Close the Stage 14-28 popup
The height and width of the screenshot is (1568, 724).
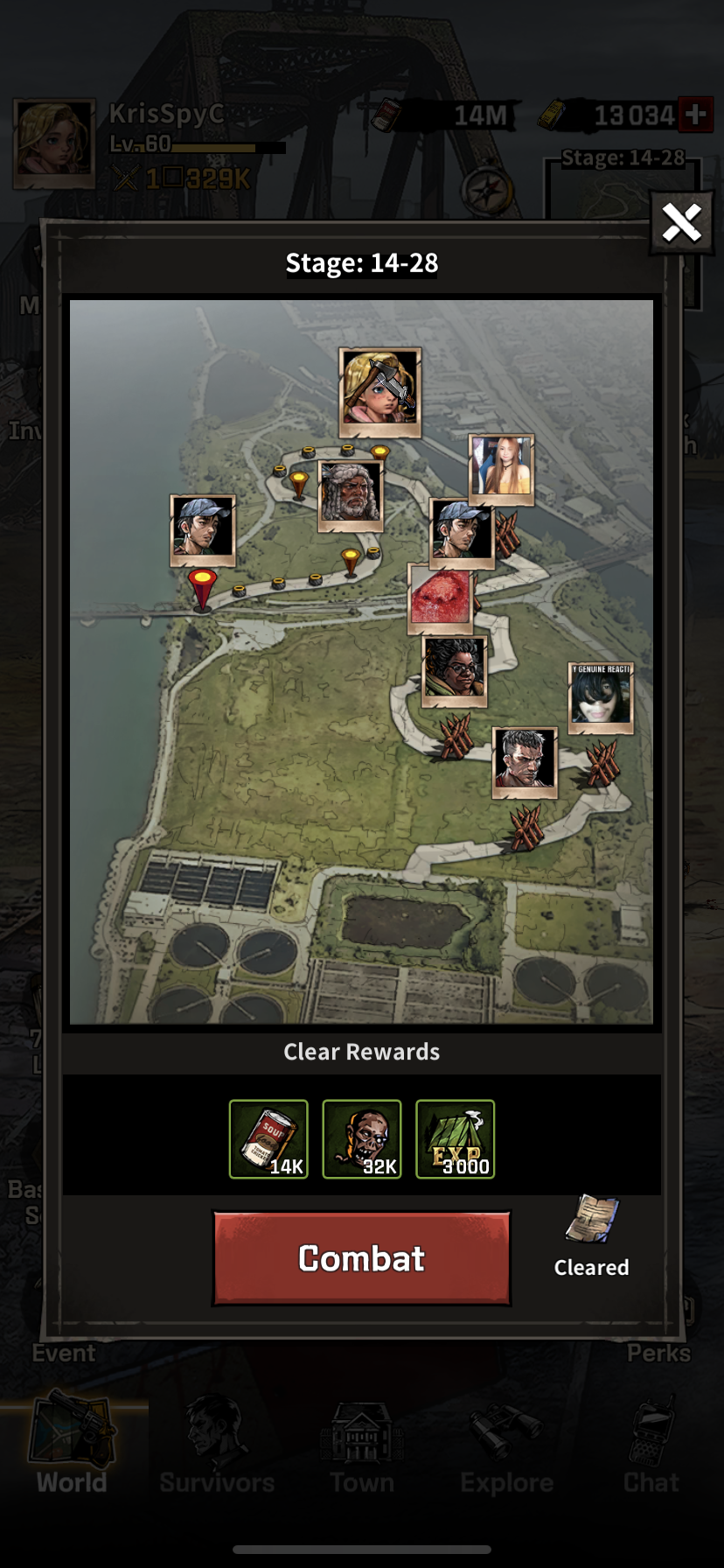tap(681, 223)
